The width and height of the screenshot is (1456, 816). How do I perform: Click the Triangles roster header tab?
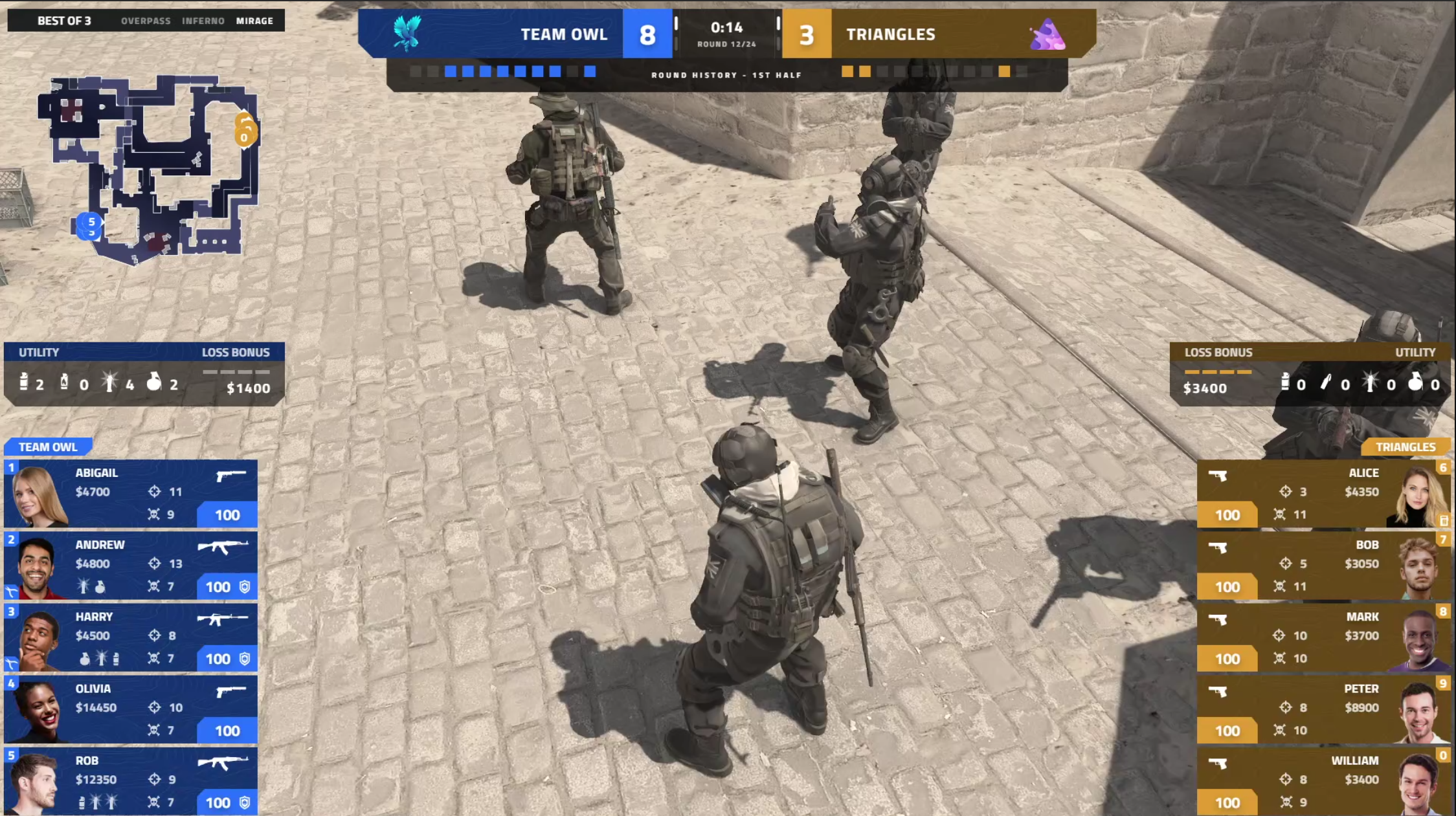point(1405,447)
